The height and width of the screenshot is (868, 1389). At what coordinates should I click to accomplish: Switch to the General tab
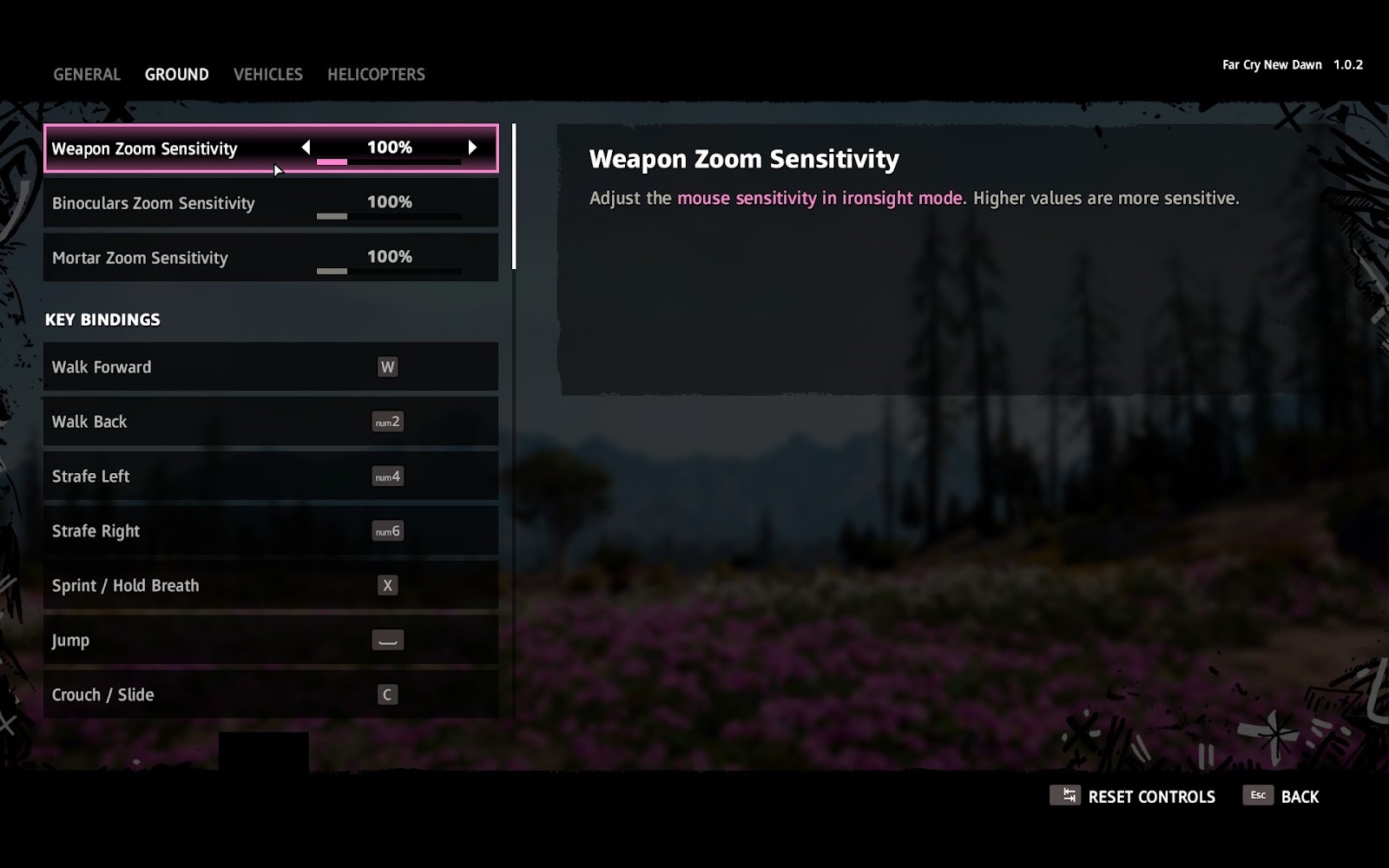(x=87, y=75)
